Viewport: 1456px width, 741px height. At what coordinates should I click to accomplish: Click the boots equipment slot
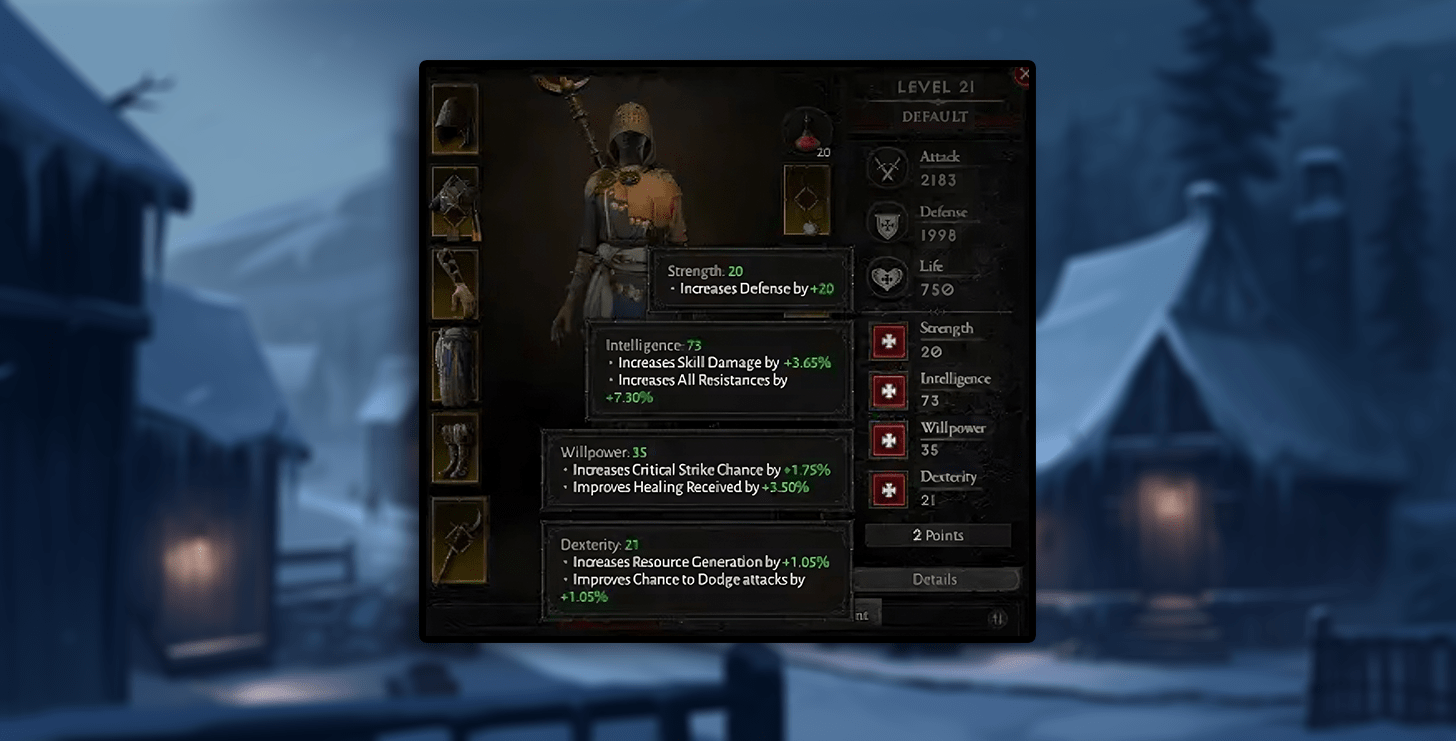pos(455,447)
